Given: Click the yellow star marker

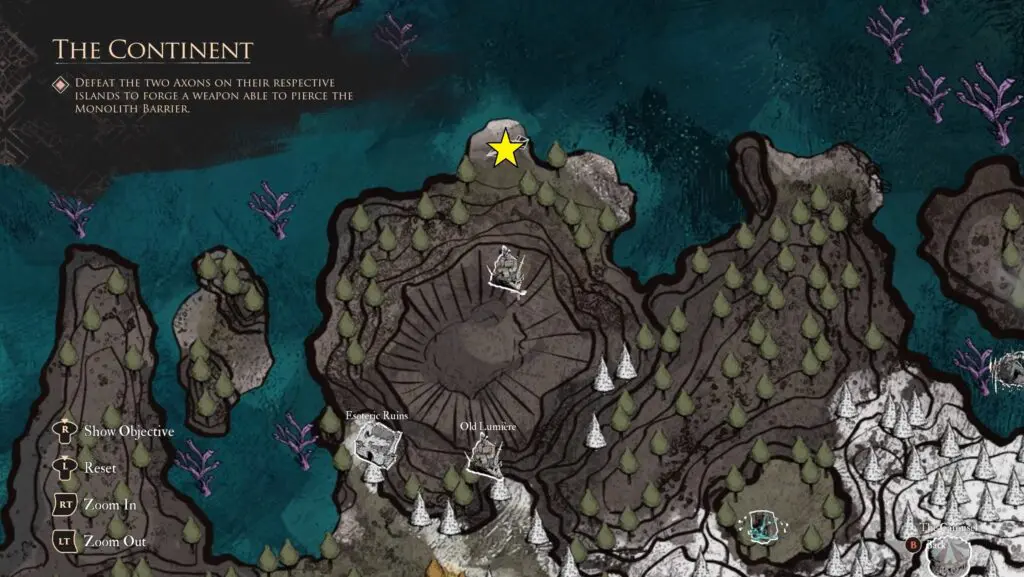Looking at the screenshot, I should pyautogui.click(x=506, y=150).
